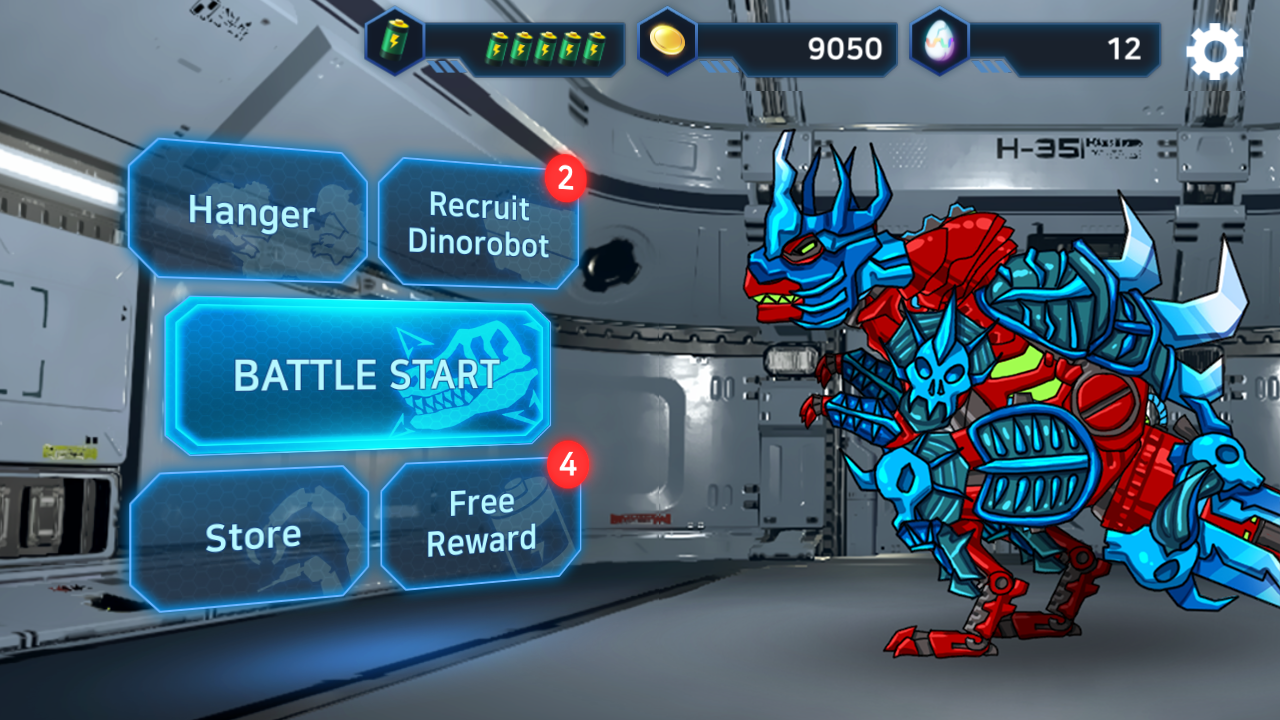
Task: Open the Hanger menu
Action: click(248, 213)
